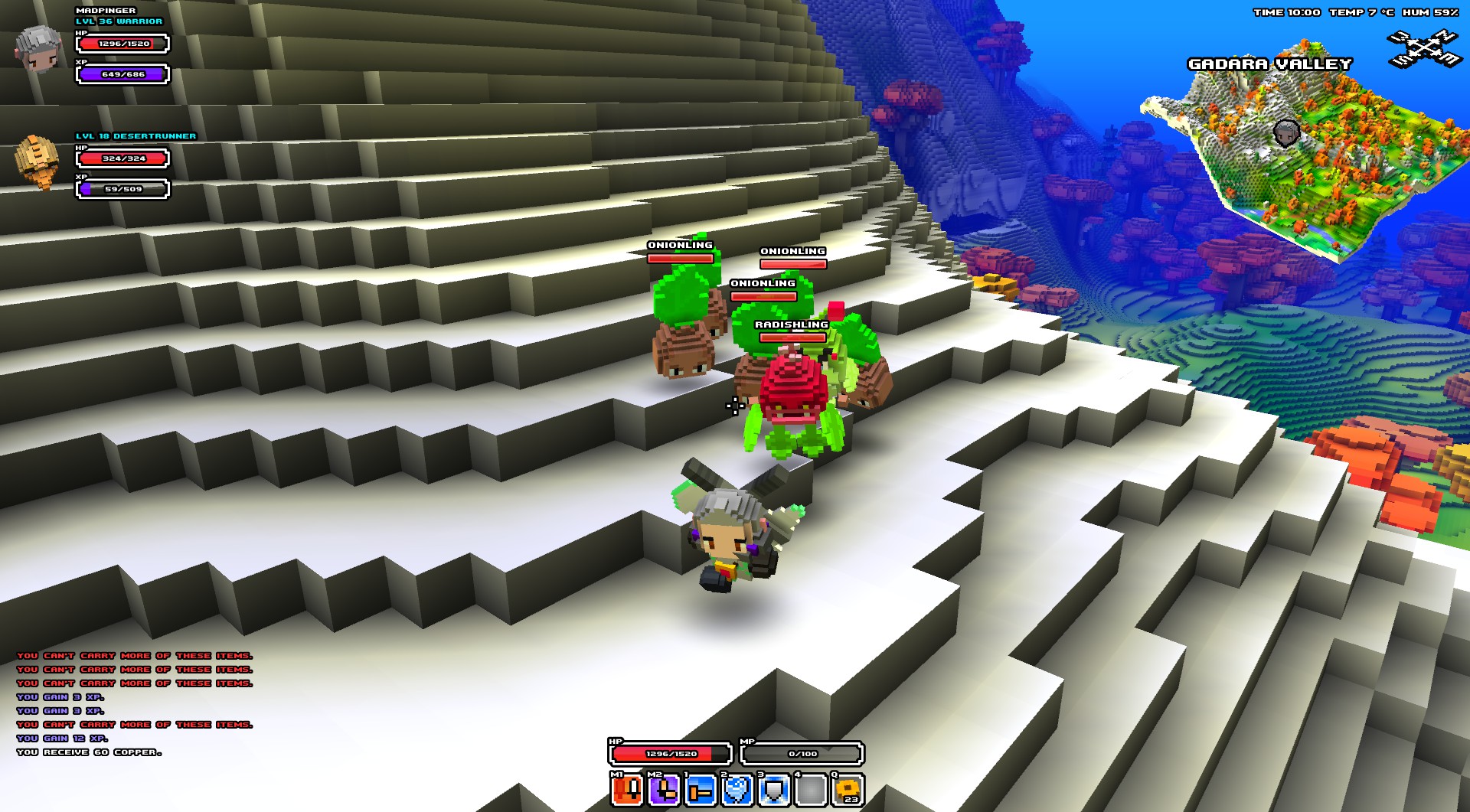1470x812 pixels.
Task: Use the yellow food item with count 23
Action: coord(848,790)
